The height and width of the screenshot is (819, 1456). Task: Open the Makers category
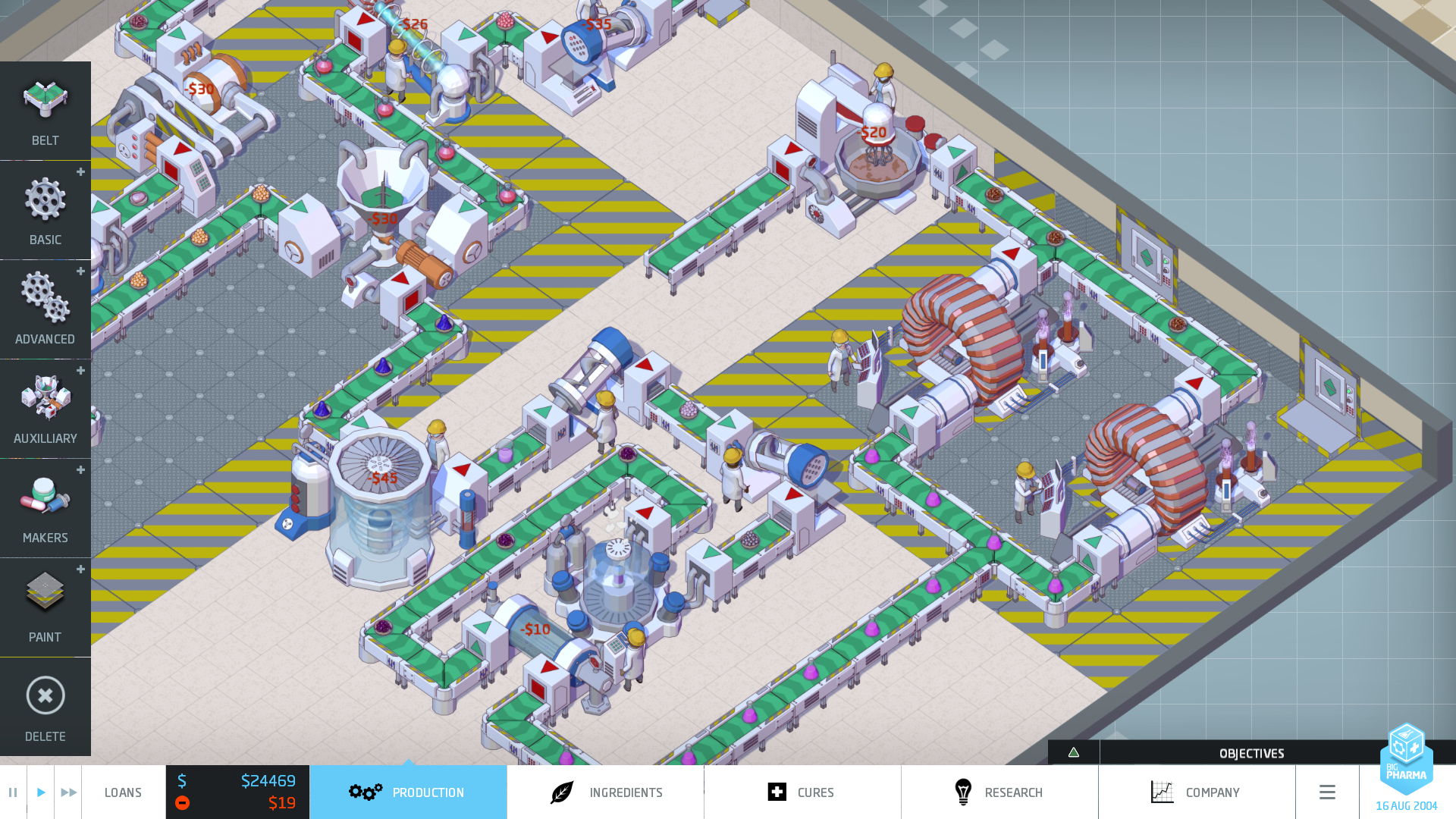click(45, 508)
